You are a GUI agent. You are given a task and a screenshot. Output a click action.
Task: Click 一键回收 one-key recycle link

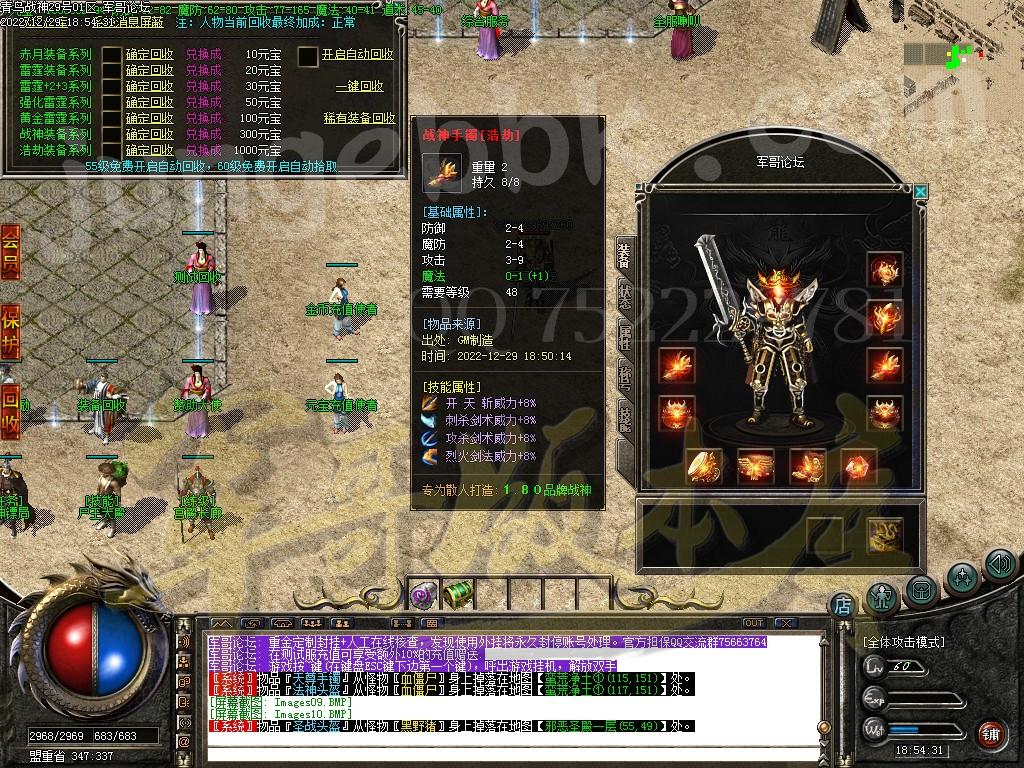click(359, 87)
